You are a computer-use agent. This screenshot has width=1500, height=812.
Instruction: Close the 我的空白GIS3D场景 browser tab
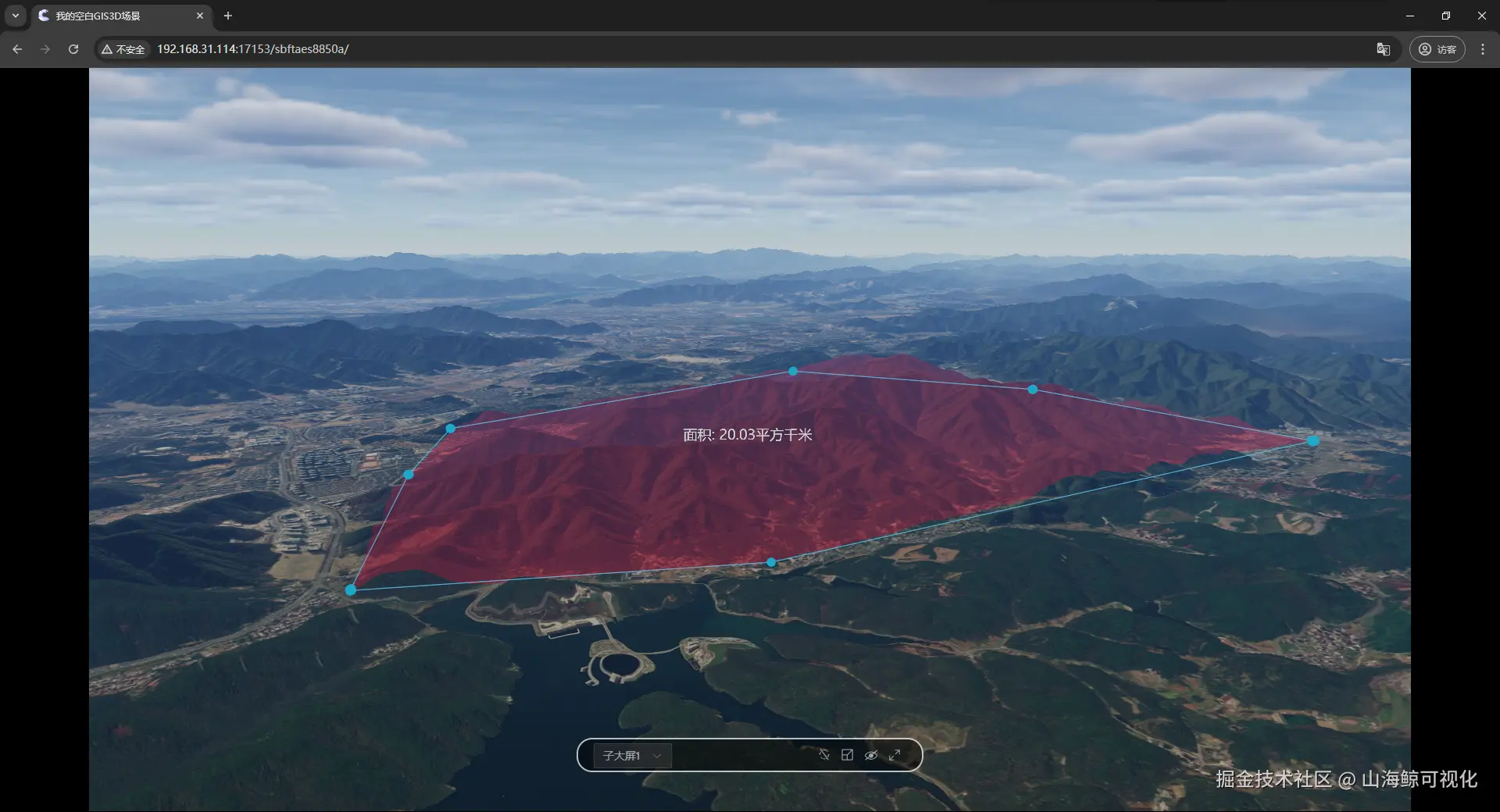[200, 16]
